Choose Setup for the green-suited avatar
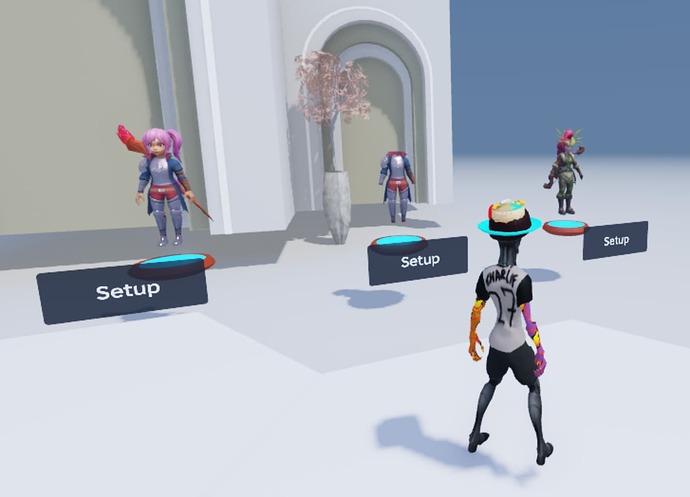The height and width of the screenshot is (497, 690). click(x=615, y=241)
